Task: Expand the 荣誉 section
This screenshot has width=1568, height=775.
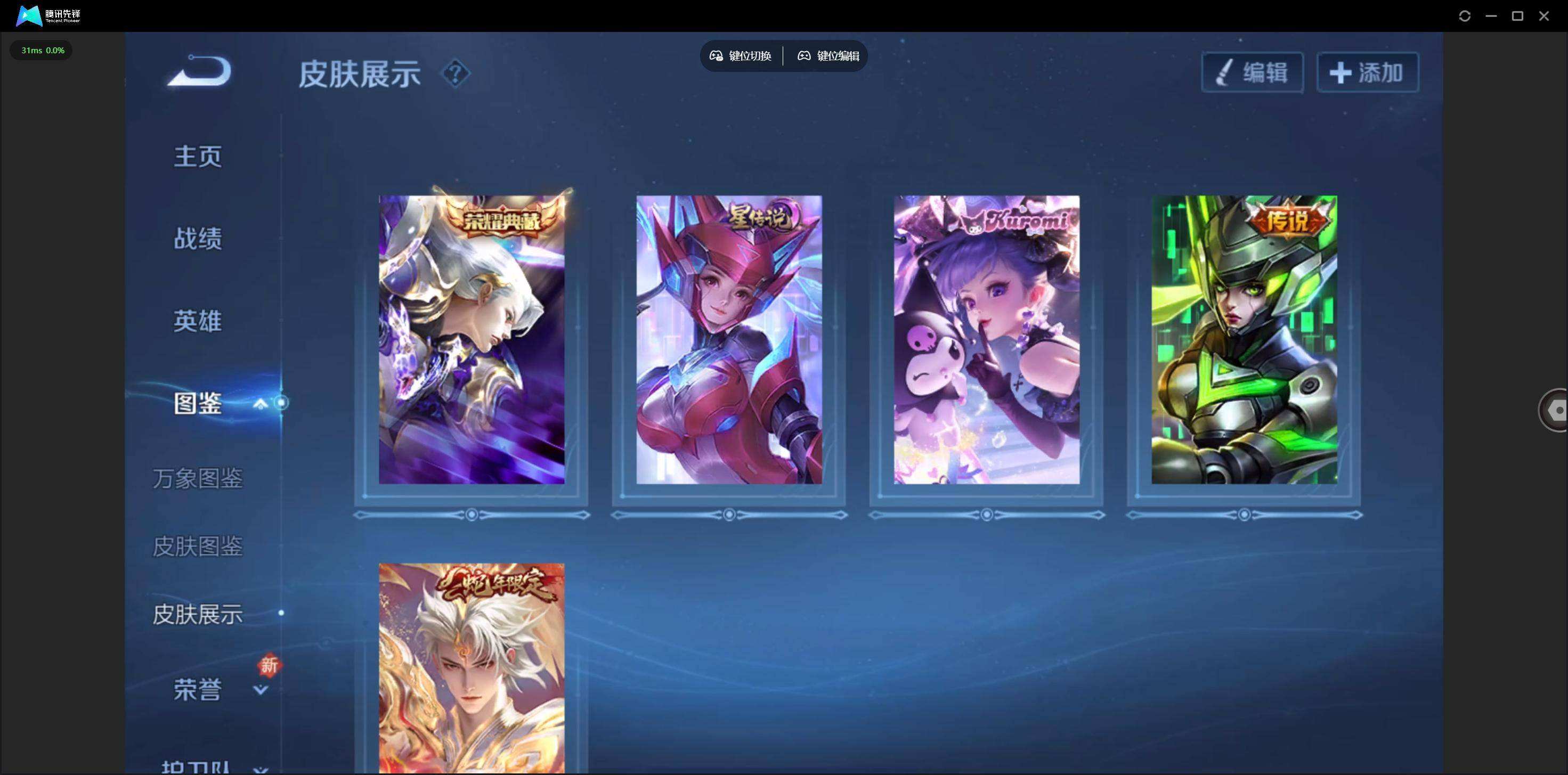Action: pos(260,690)
